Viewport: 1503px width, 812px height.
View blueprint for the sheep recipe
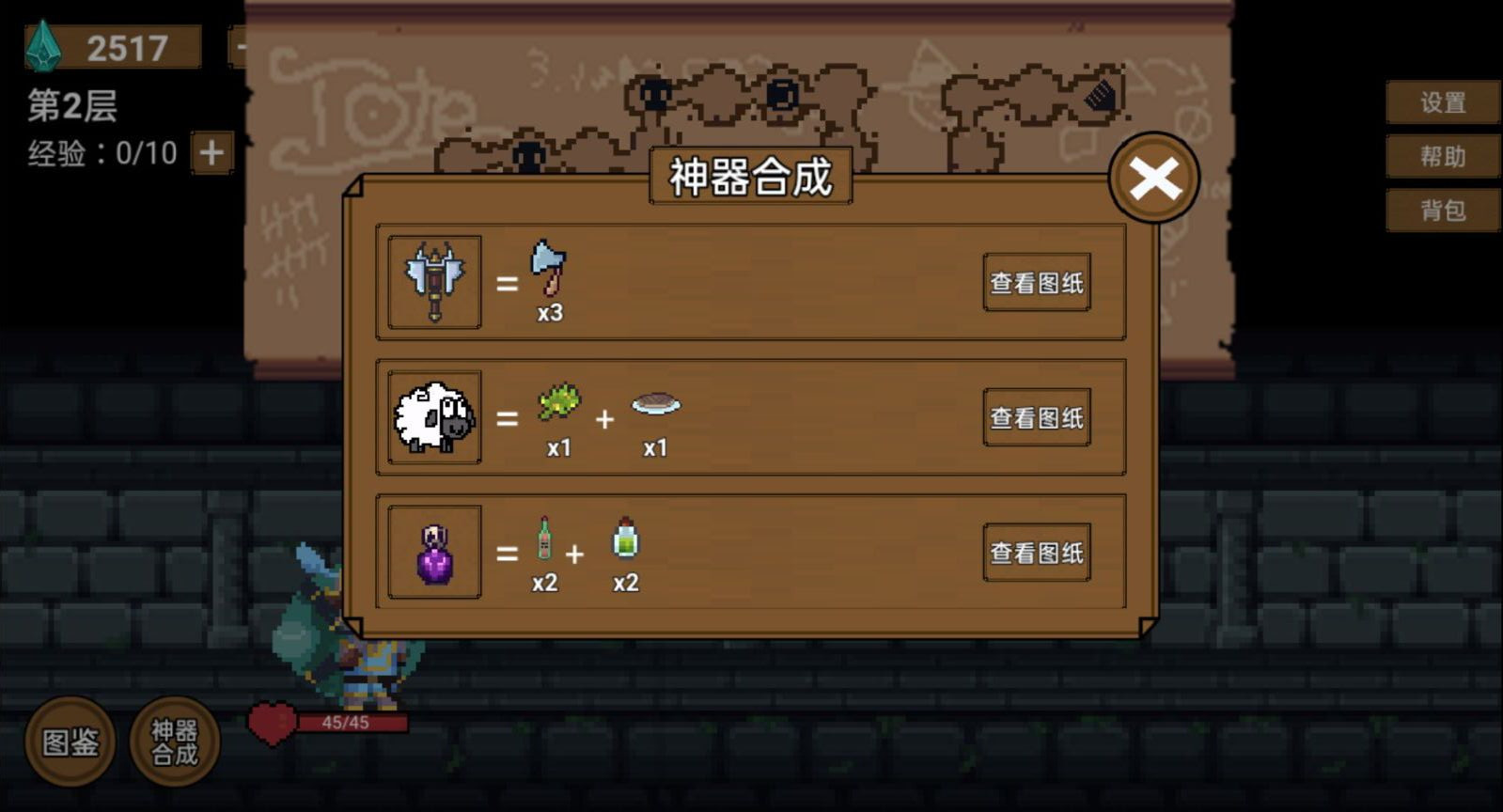pyautogui.click(x=1035, y=417)
